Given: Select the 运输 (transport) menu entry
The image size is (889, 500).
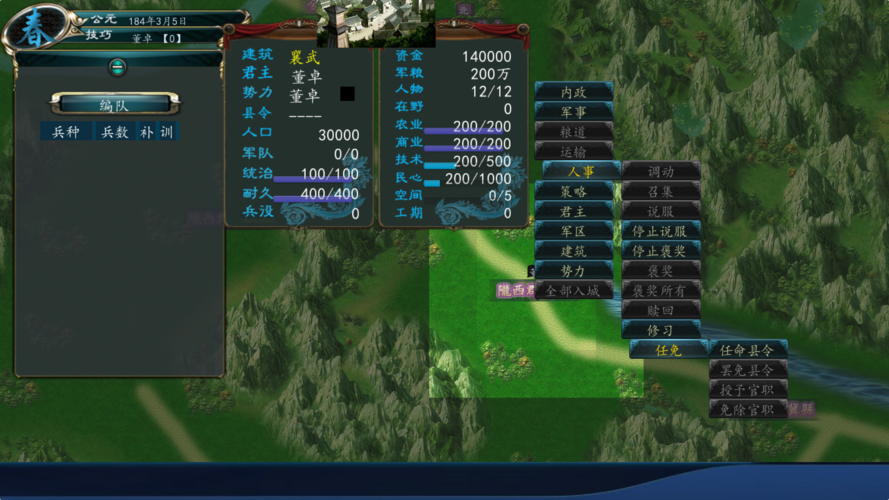Looking at the screenshot, I should pyautogui.click(x=573, y=151).
